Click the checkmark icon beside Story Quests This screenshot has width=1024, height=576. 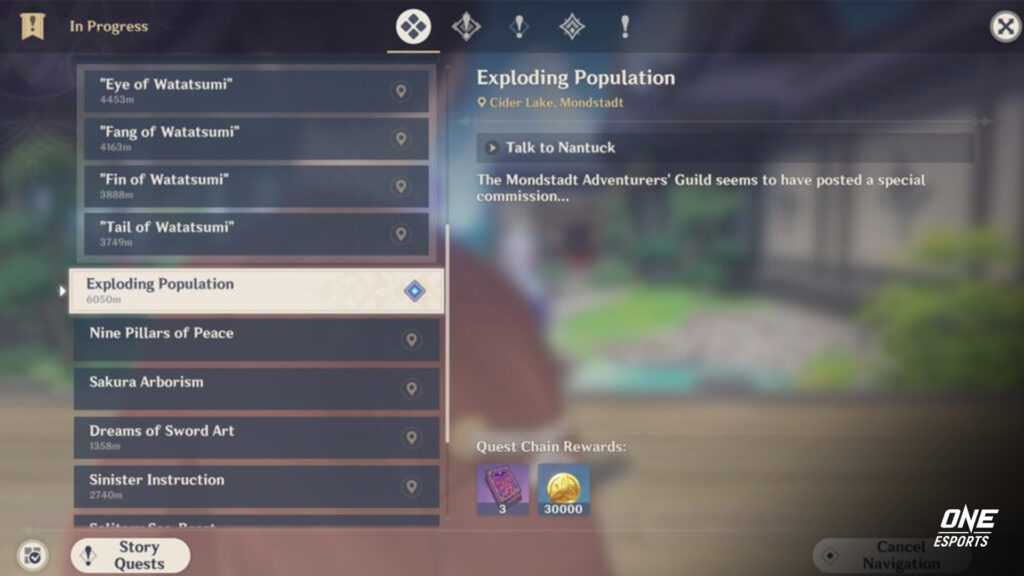point(32,556)
